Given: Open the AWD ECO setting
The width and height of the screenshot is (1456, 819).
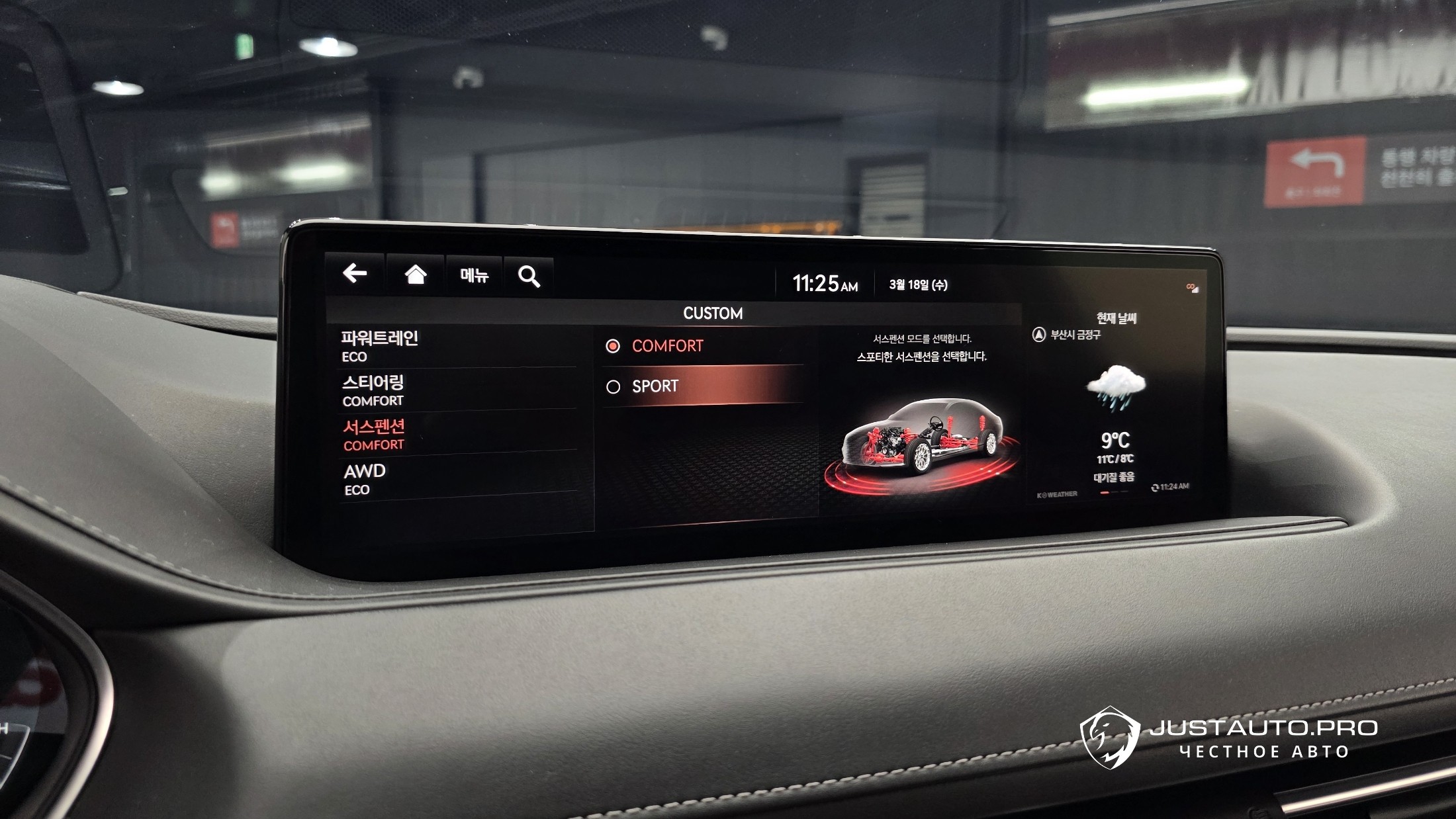Looking at the screenshot, I should click(457, 480).
